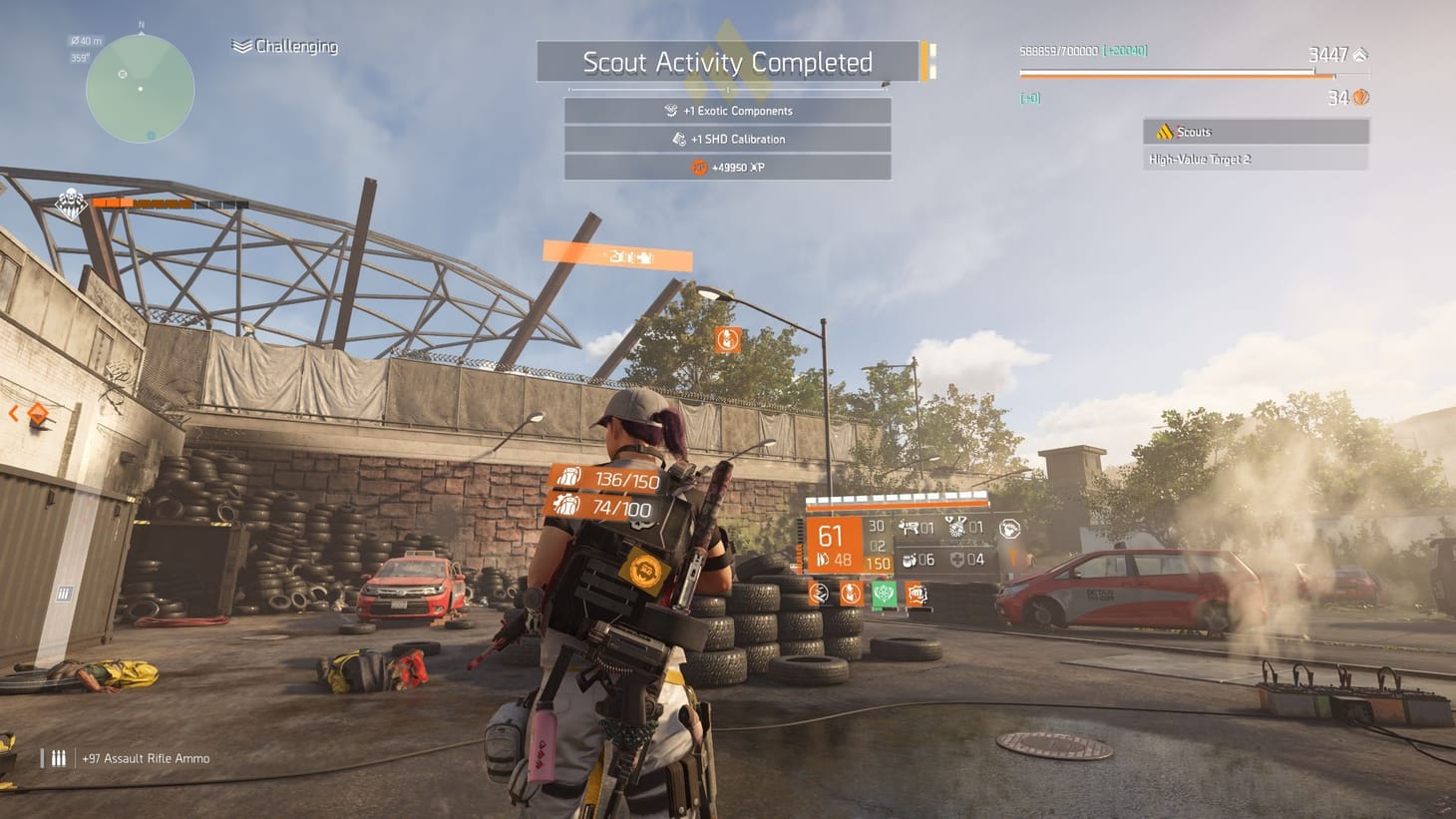Click the +1 Exotic Components reward row
This screenshot has height=819, width=1456.
point(728,110)
